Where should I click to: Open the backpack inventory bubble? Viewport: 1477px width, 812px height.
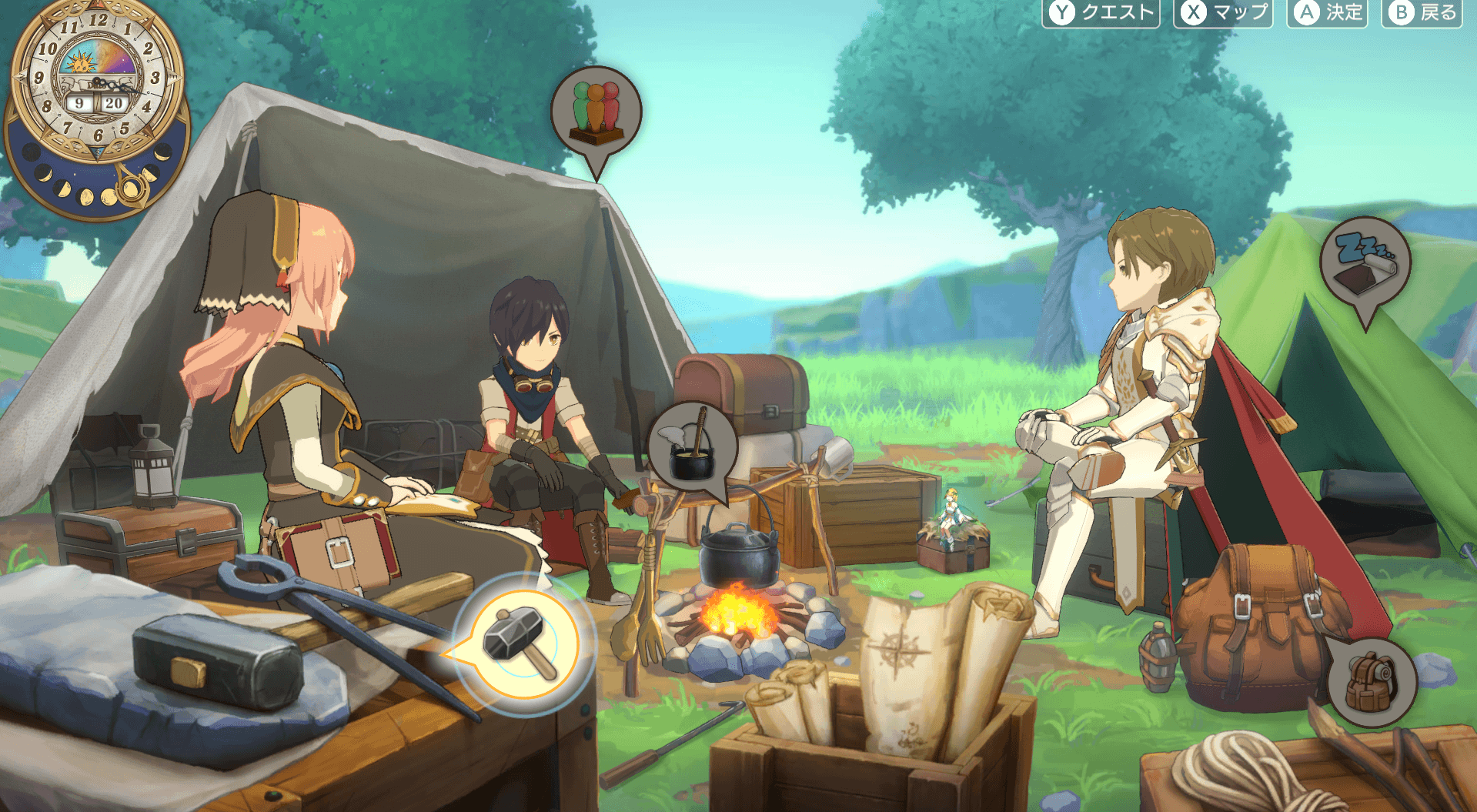pos(1372,682)
